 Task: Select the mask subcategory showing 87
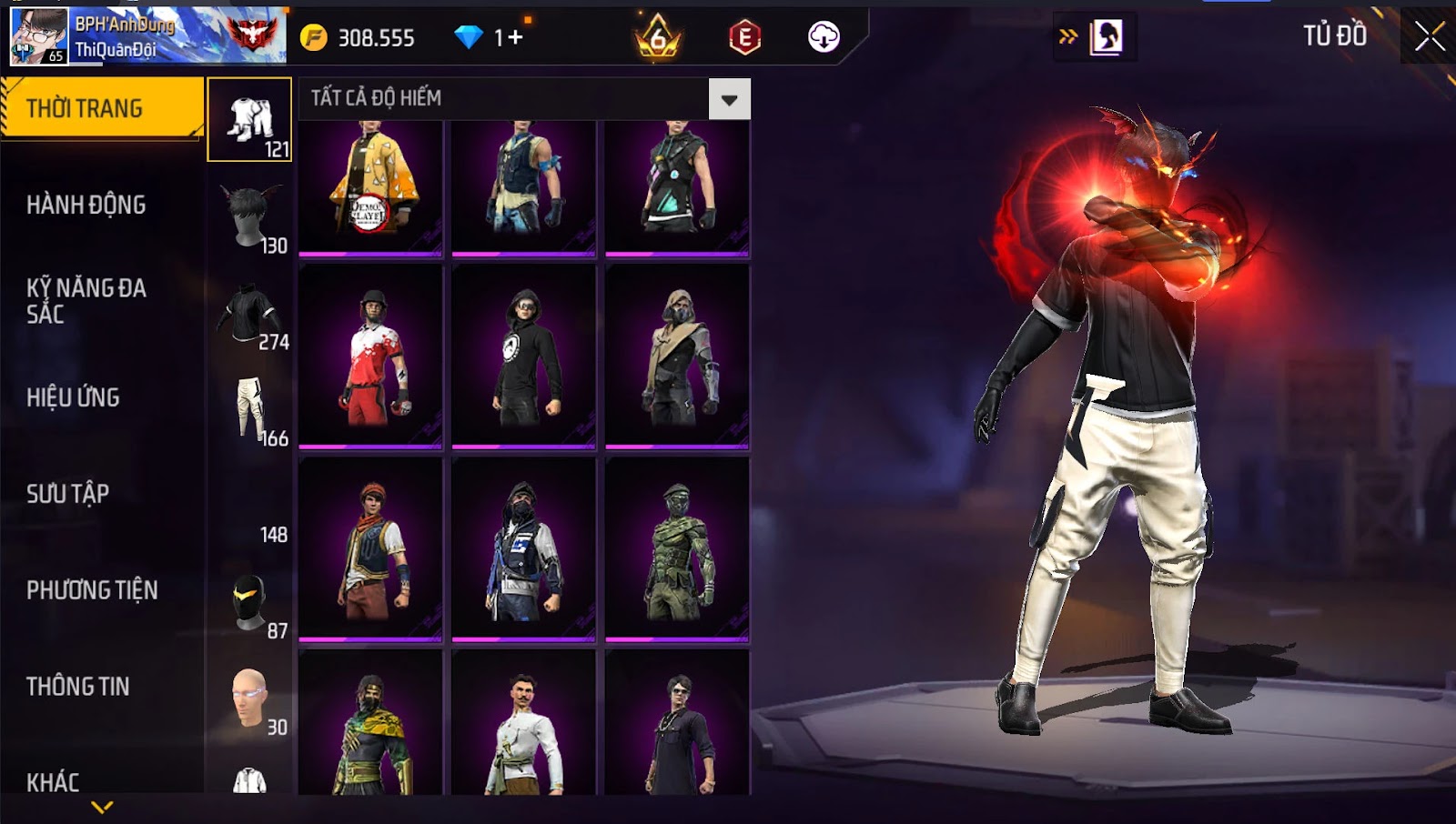[250, 603]
